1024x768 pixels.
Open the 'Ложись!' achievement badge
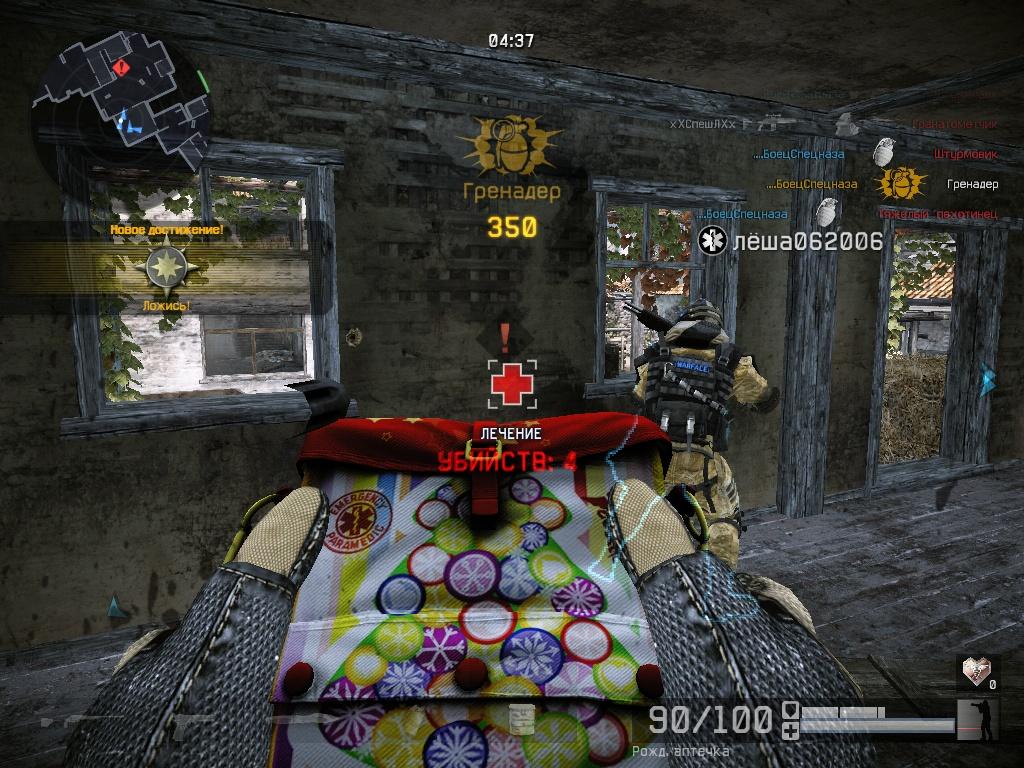click(x=164, y=268)
